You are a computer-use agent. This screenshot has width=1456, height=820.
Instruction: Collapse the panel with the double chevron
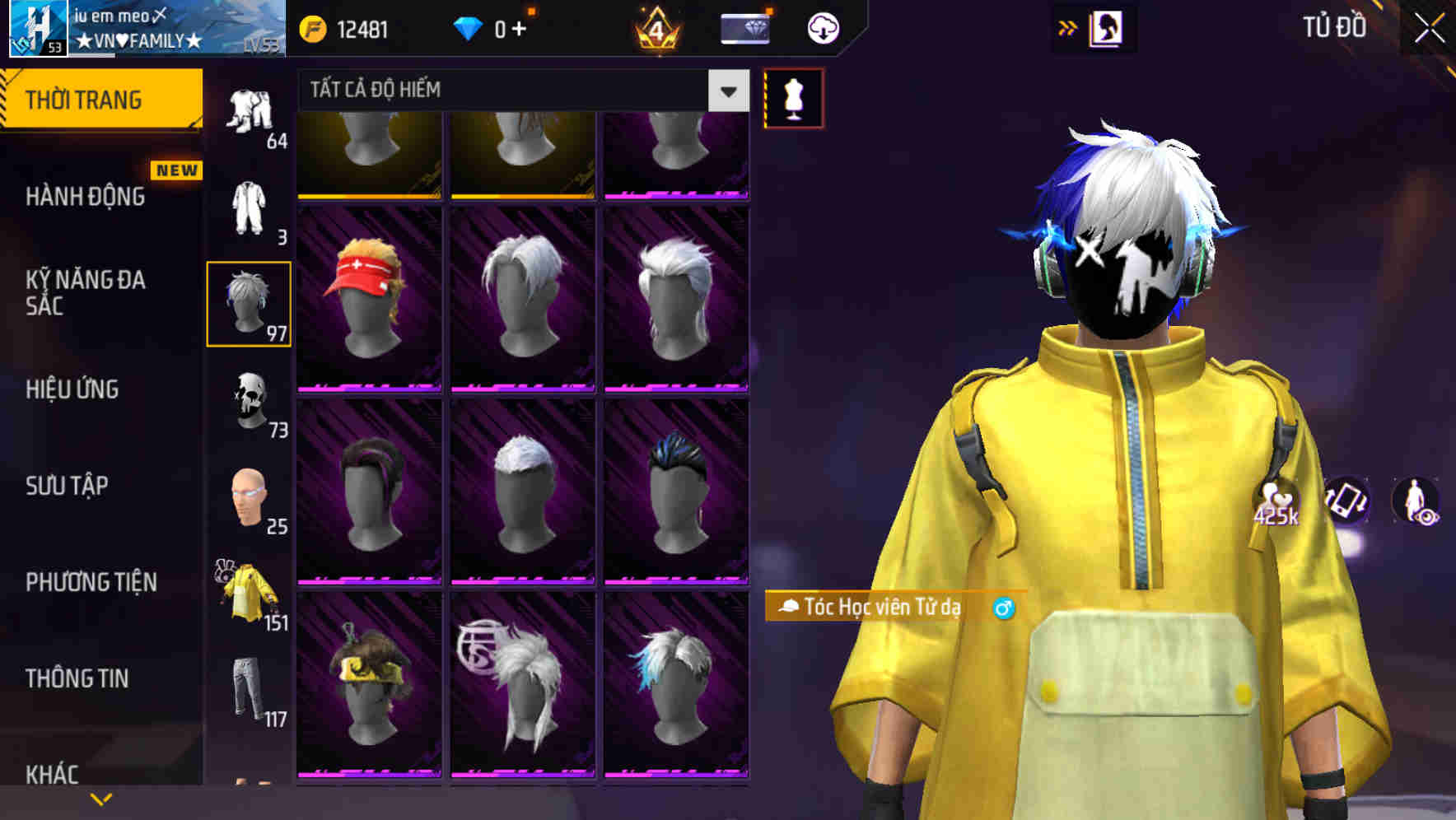pos(1068,27)
